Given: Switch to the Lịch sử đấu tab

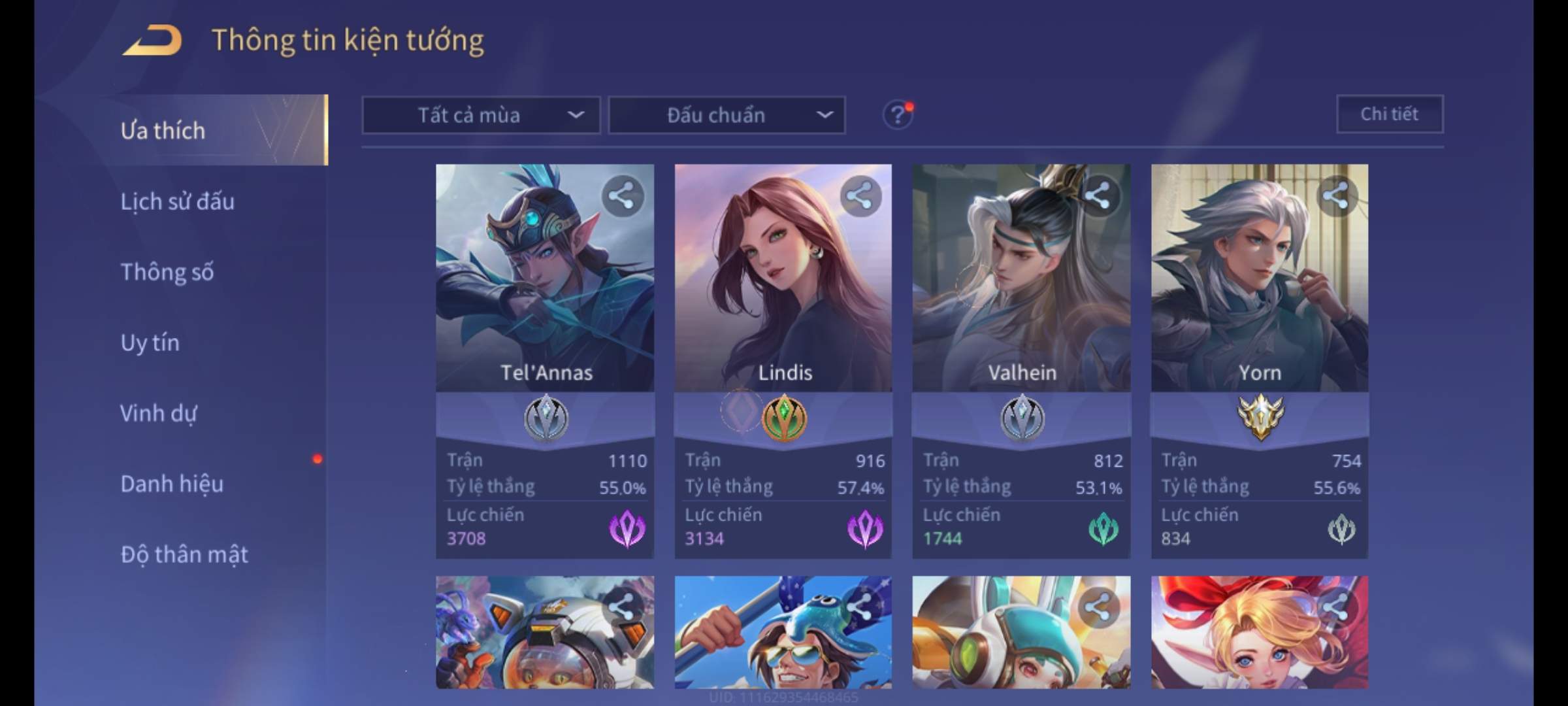Looking at the screenshot, I should click(177, 201).
